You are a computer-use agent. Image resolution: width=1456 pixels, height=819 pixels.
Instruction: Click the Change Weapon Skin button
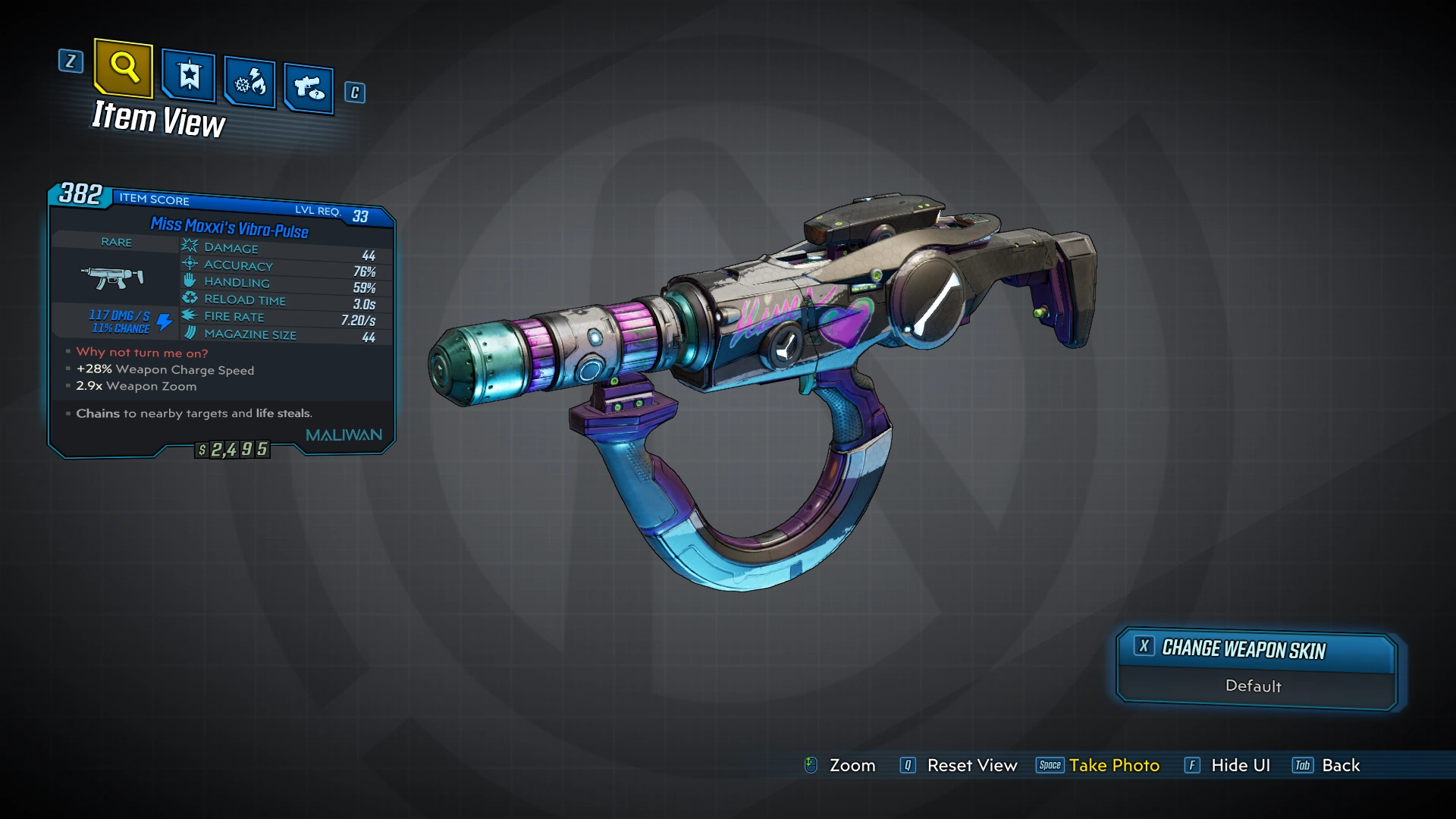click(x=1256, y=649)
